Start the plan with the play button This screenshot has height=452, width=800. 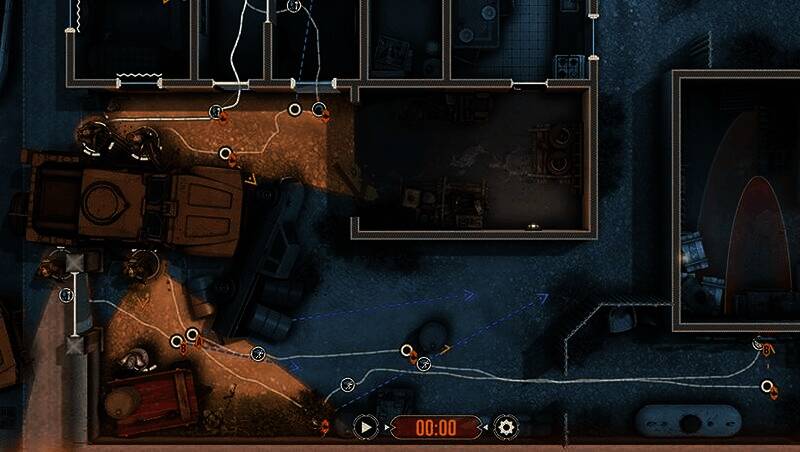tap(366, 428)
